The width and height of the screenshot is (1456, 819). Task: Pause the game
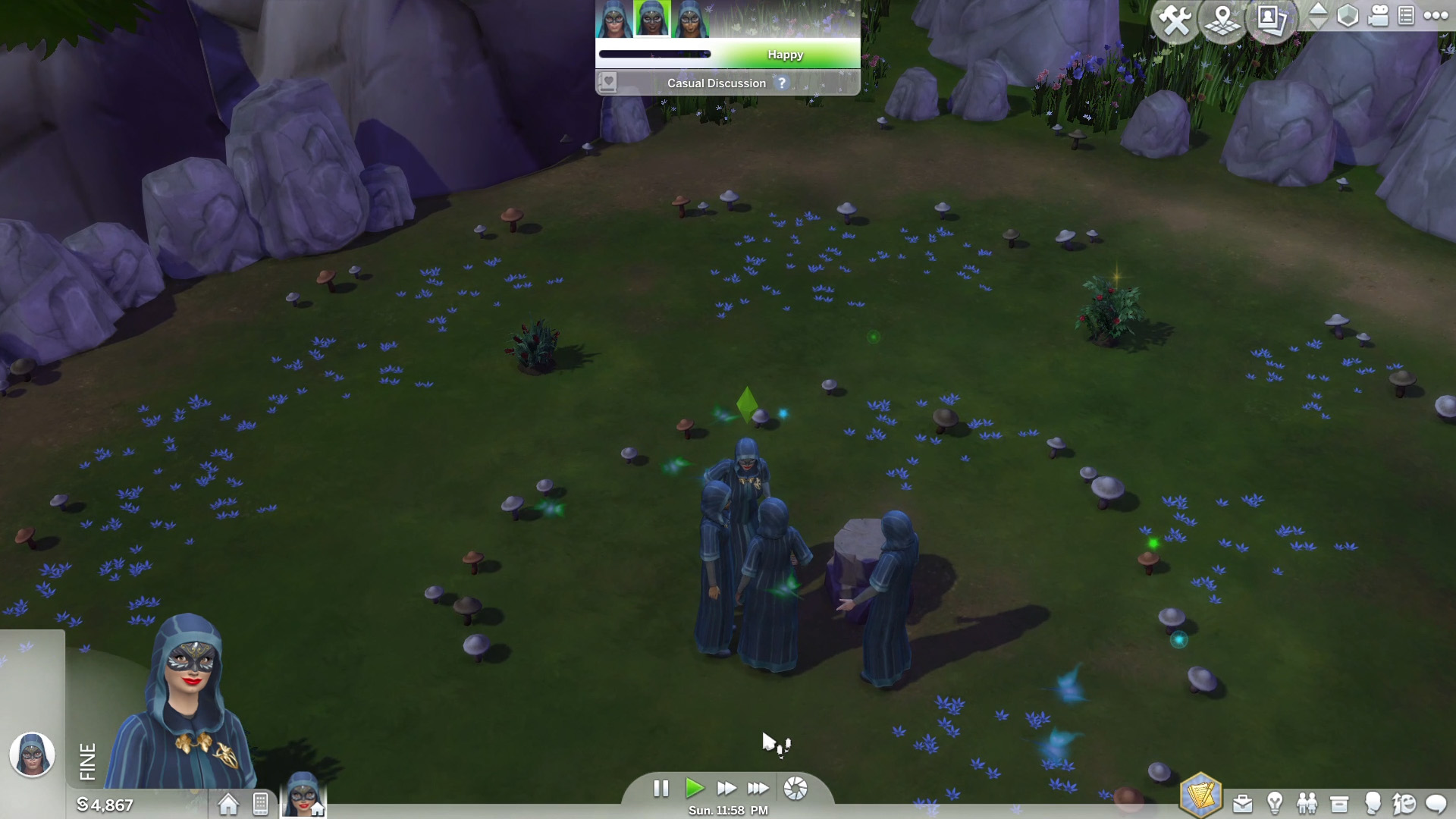coord(661,789)
